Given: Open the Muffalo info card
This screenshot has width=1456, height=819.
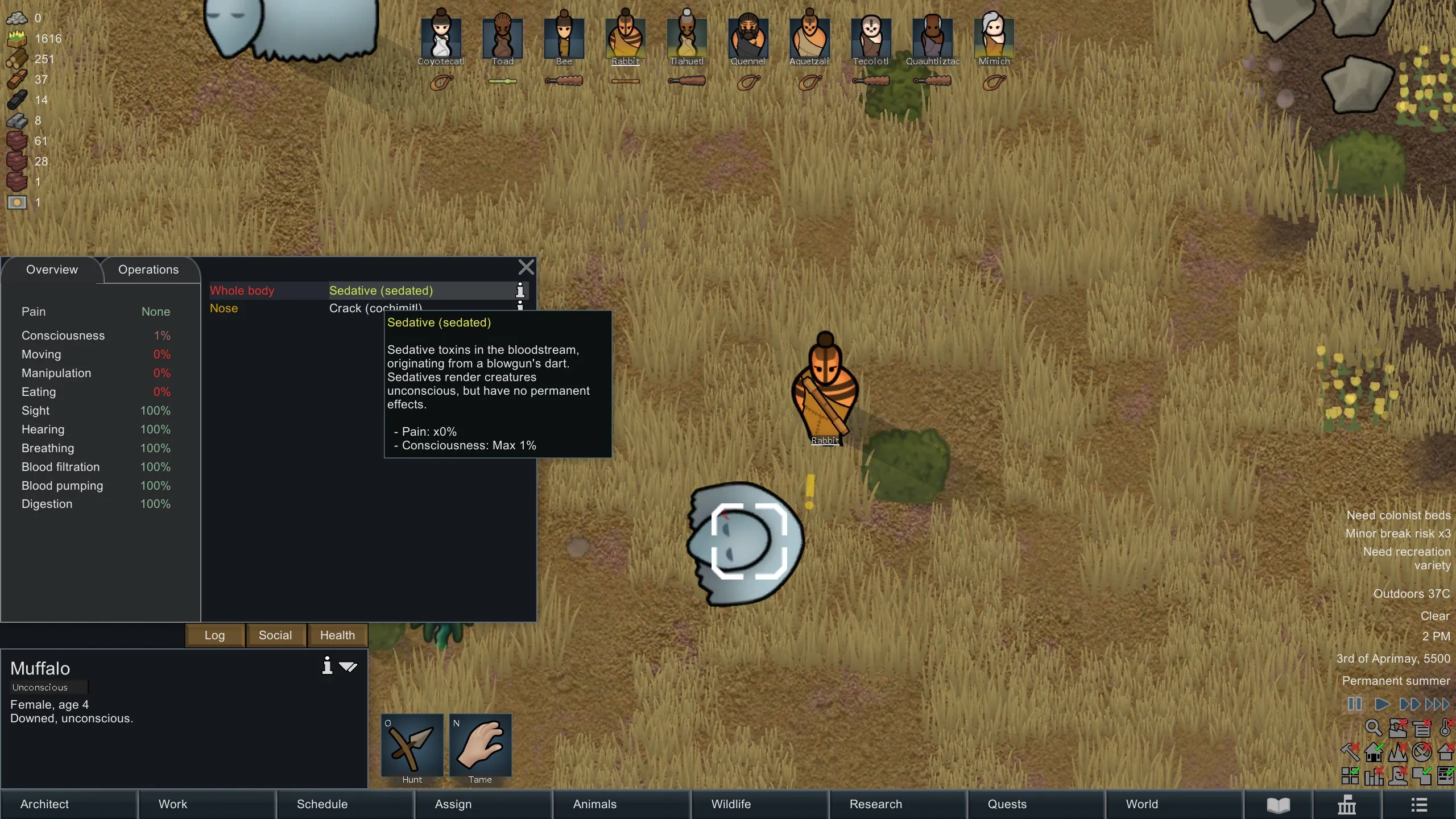Looking at the screenshot, I should pos(327,665).
